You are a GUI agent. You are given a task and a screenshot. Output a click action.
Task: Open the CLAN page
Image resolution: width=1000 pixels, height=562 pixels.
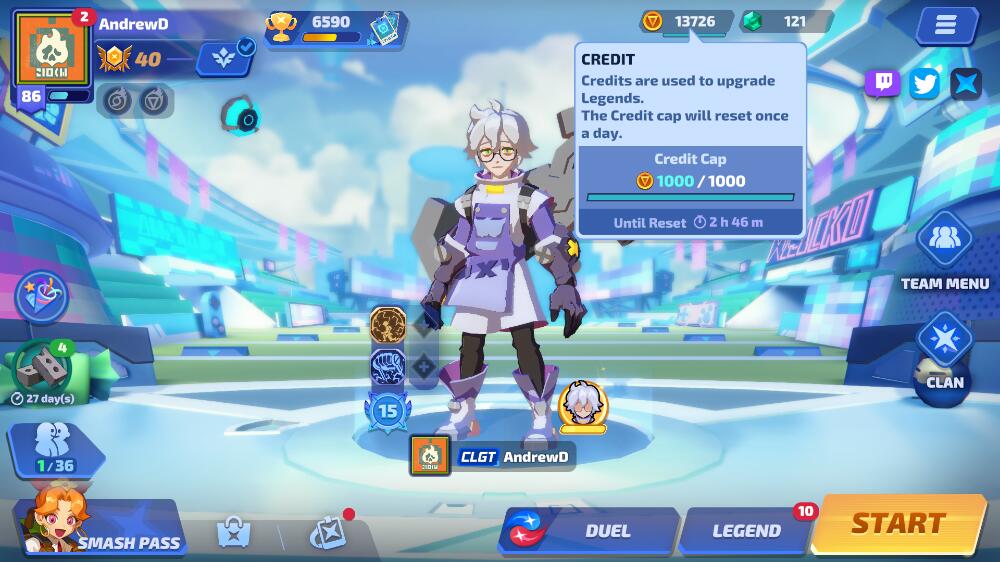click(x=944, y=353)
